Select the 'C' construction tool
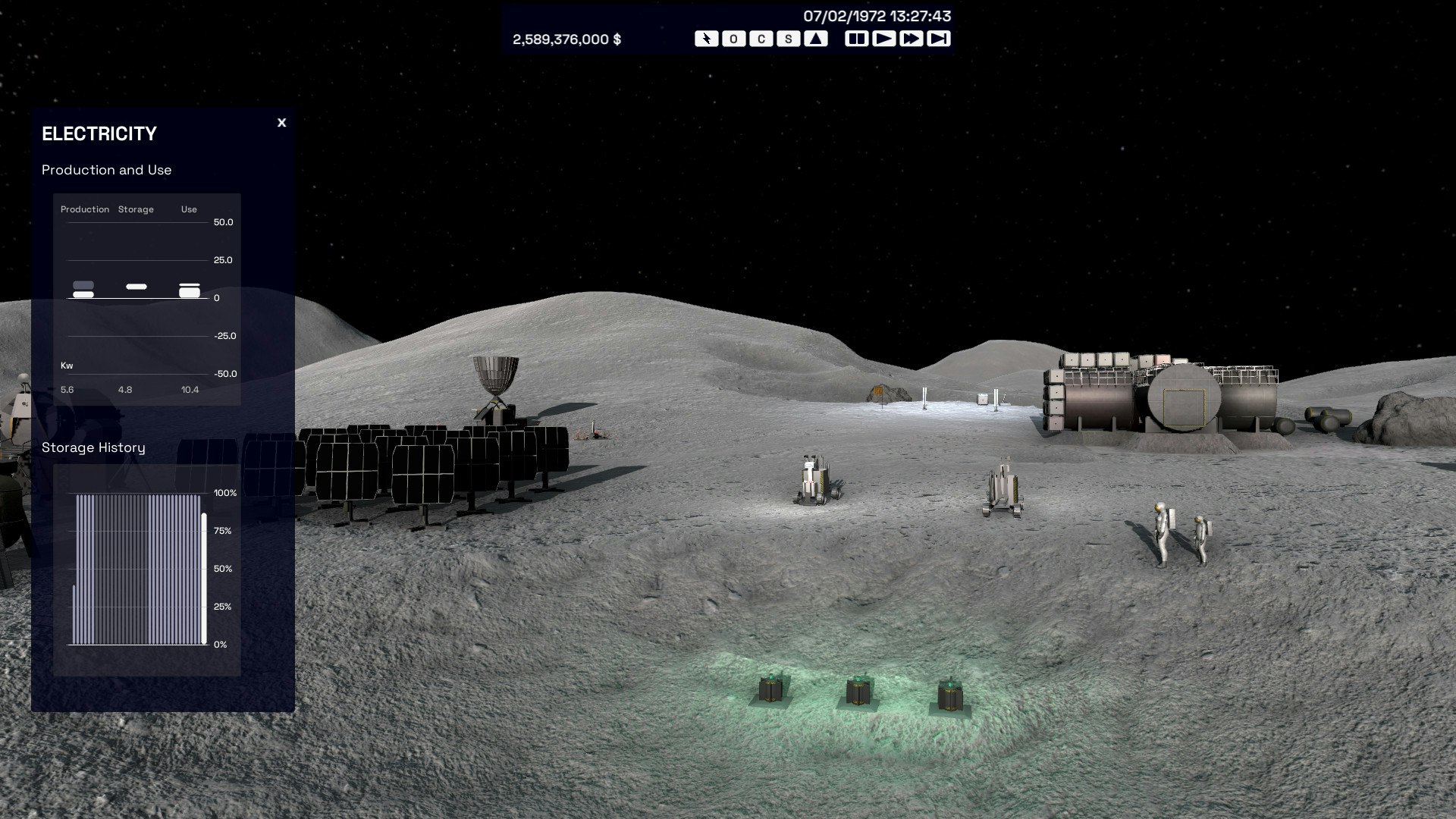 pos(760,37)
